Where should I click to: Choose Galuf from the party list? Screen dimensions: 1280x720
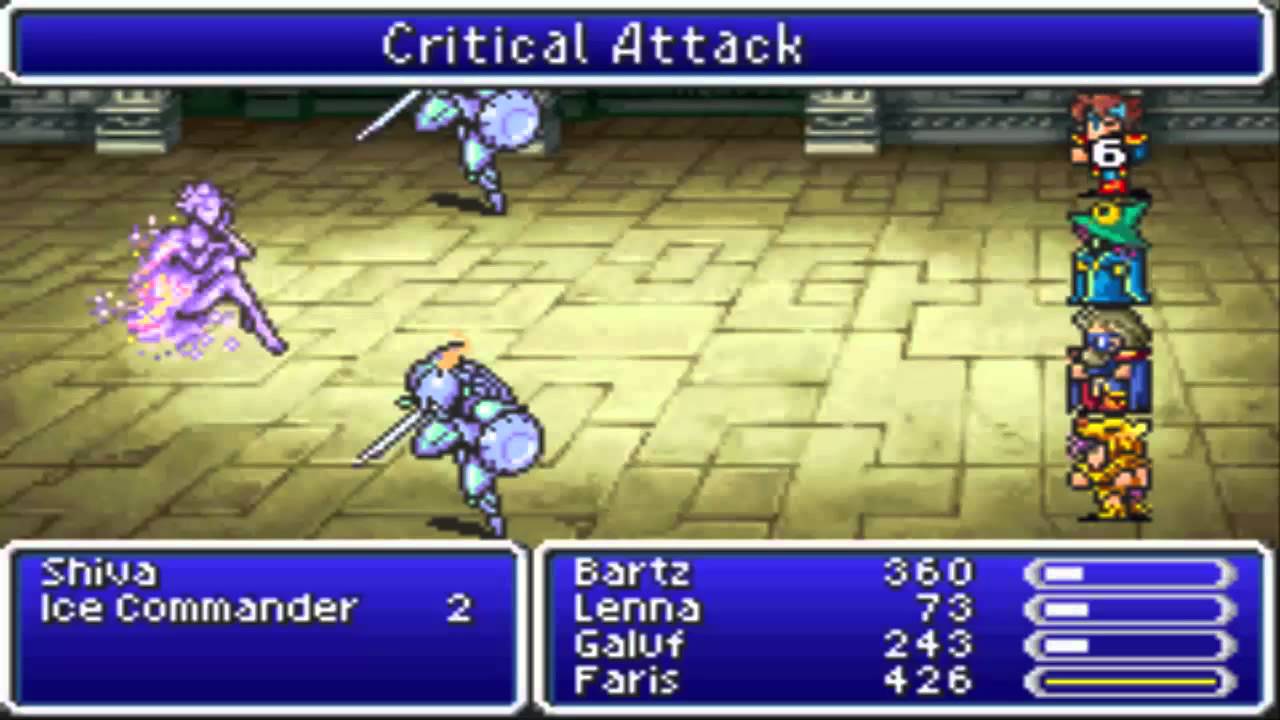click(x=631, y=645)
